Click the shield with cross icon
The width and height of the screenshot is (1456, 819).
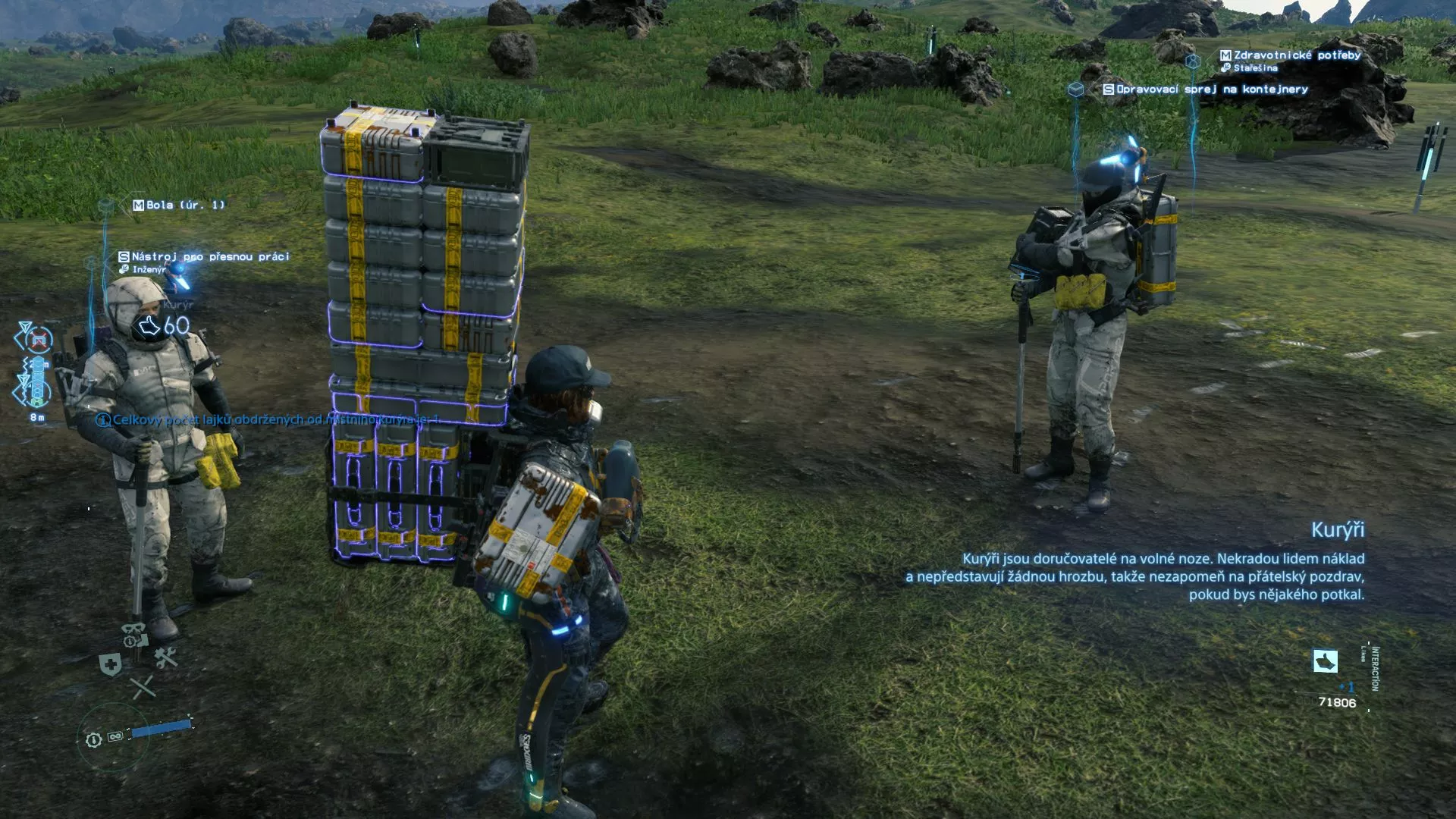pyautogui.click(x=111, y=665)
